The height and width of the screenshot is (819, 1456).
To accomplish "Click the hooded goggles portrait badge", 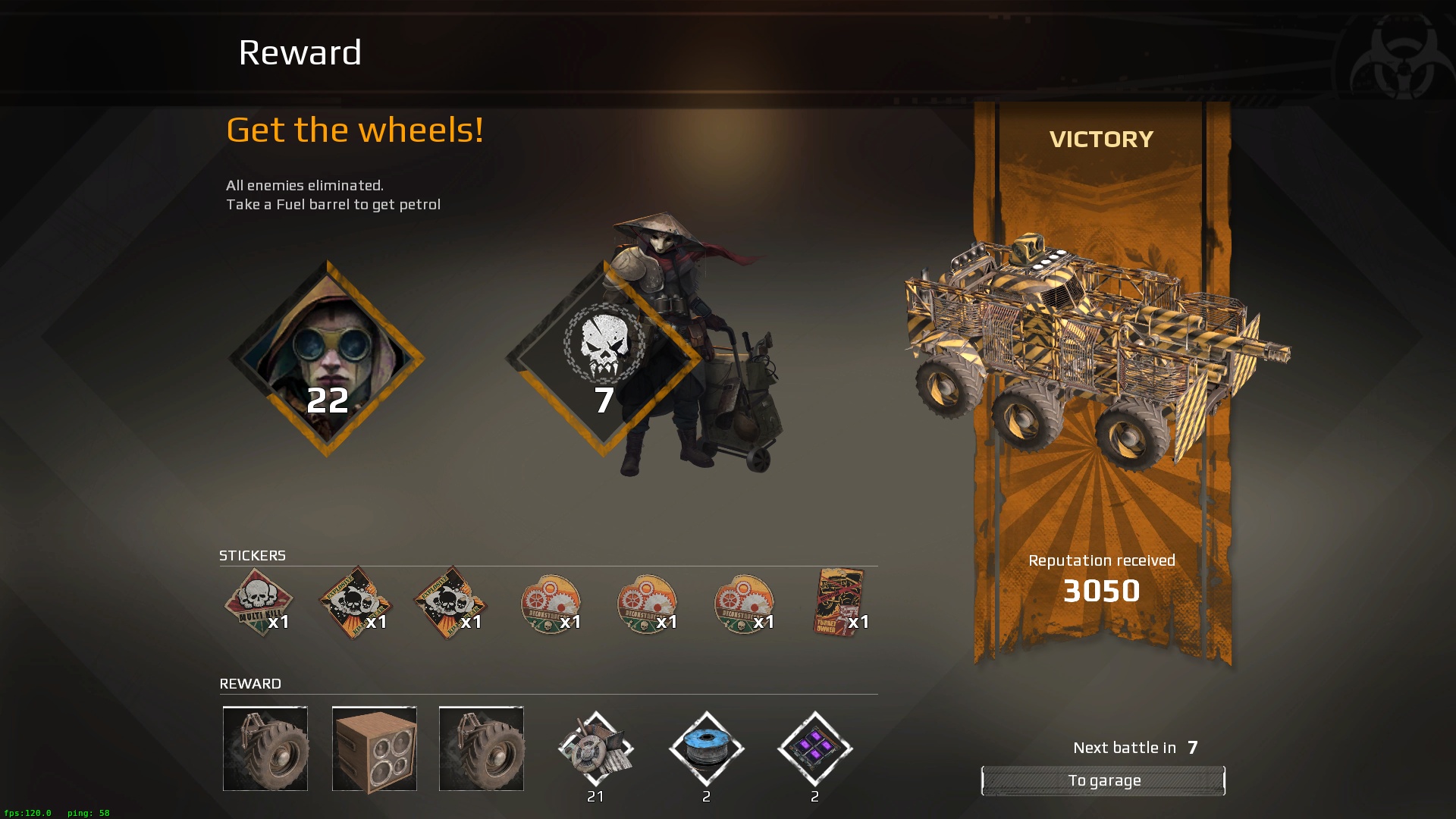I will [327, 359].
